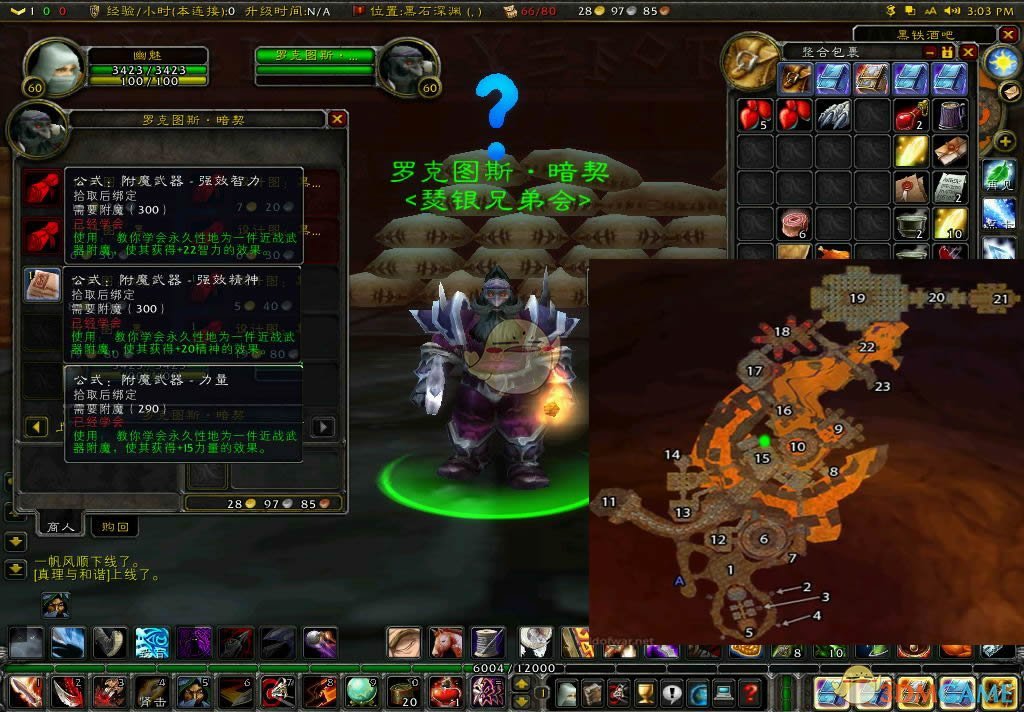The image size is (1024, 712).
Task: Switch to the 购回 buyback tab
Action: click(115, 526)
